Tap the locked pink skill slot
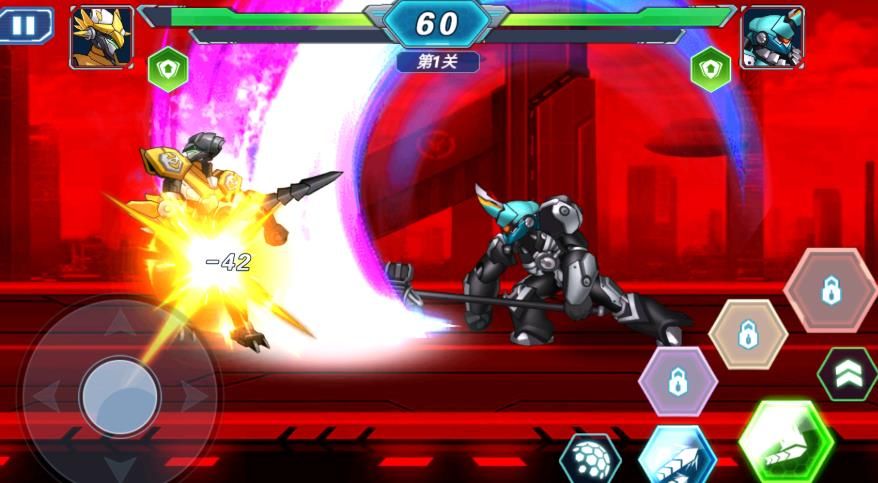 coord(830,290)
